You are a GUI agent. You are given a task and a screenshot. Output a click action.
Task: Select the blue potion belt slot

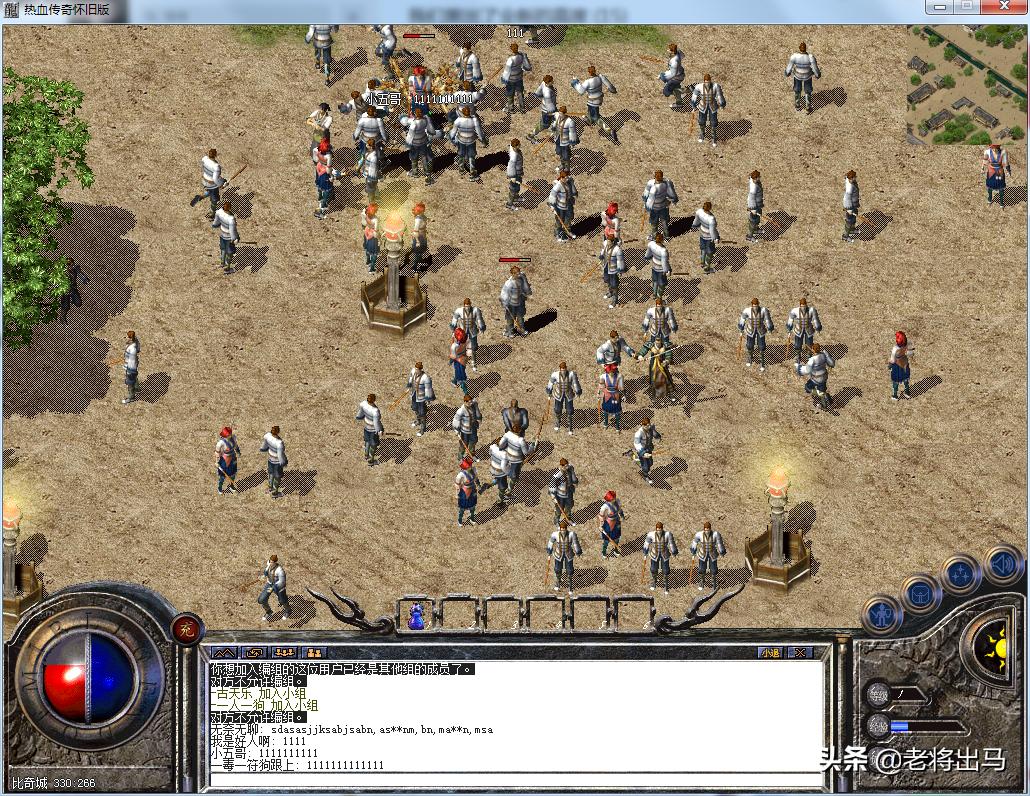click(x=416, y=613)
